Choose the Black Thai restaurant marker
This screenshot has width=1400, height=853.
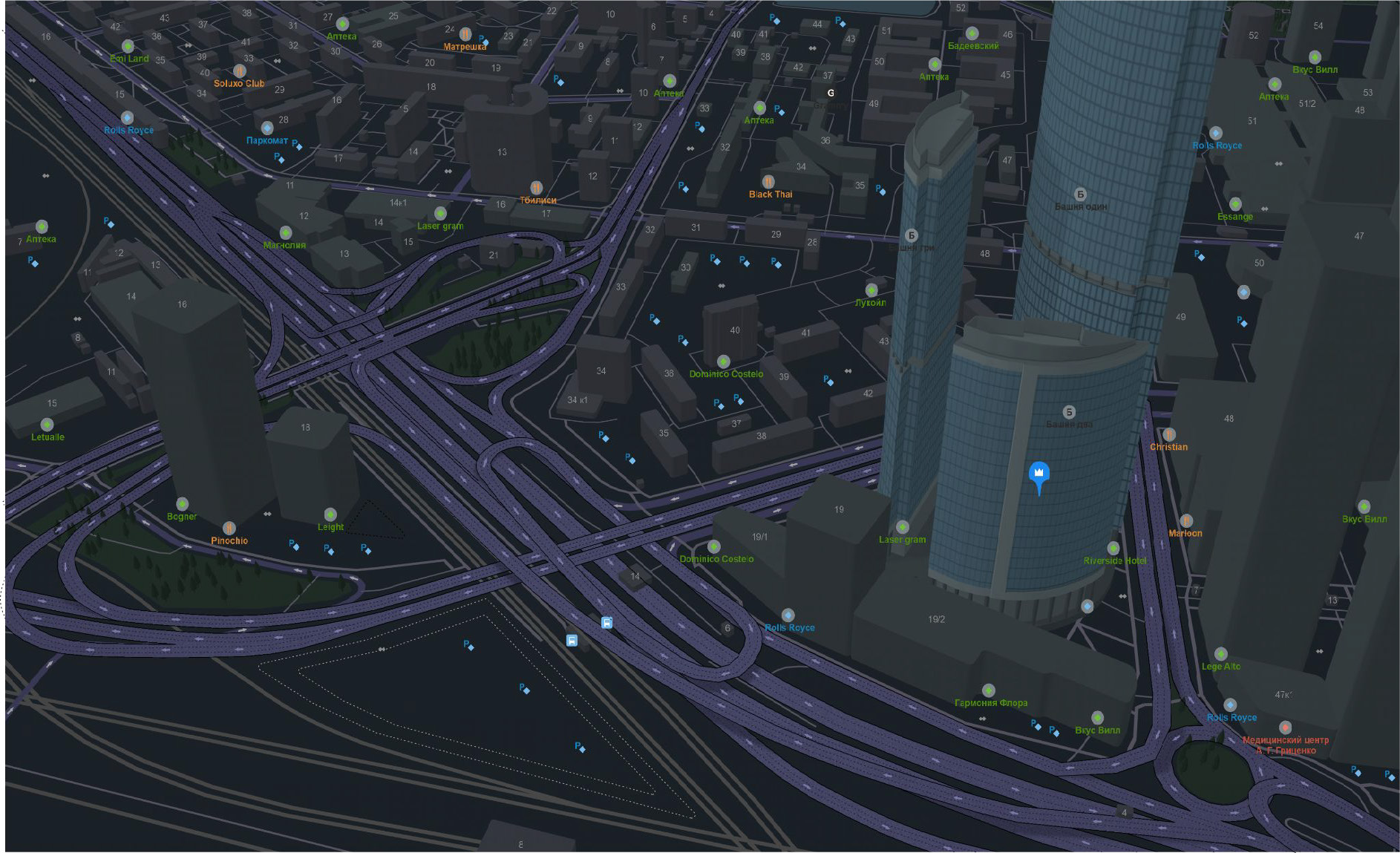[769, 182]
